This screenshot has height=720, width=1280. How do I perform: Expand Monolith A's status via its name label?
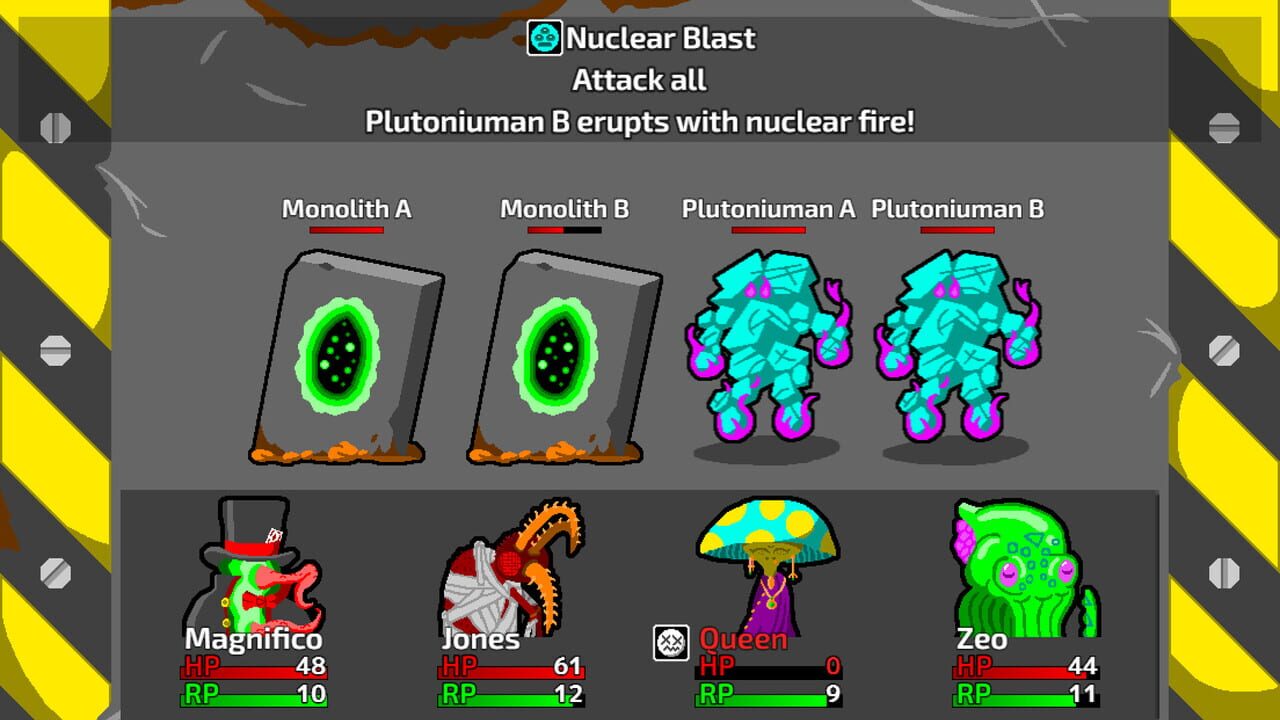[x=345, y=209]
